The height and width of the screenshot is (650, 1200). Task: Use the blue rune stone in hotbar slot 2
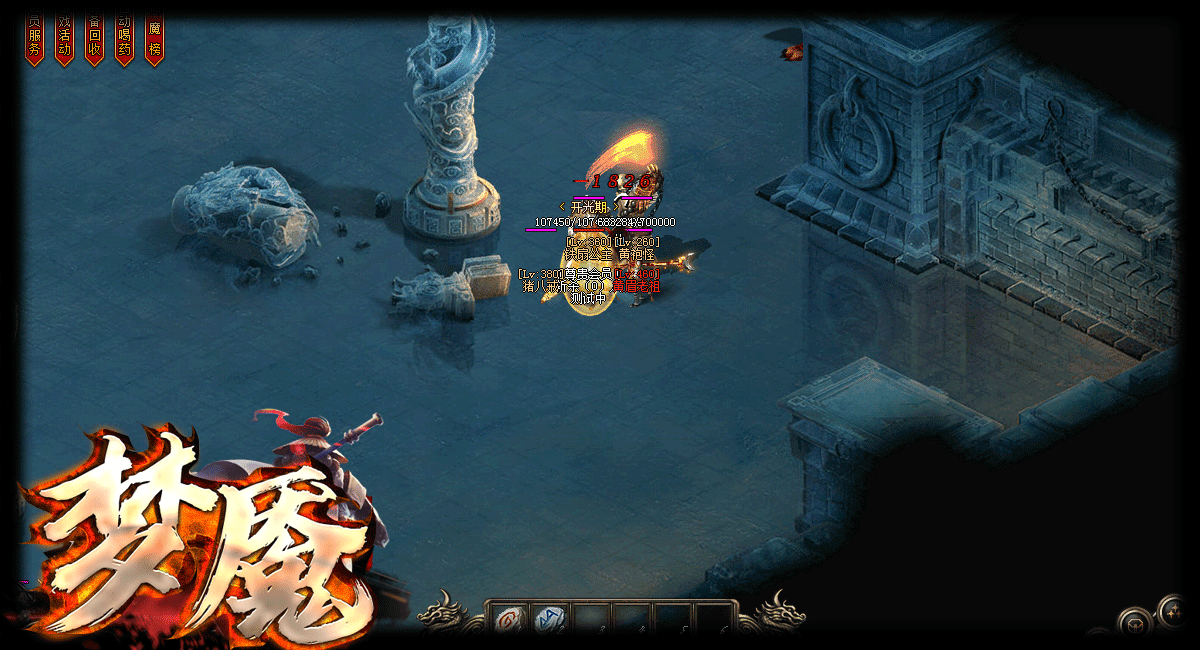coord(549,621)
